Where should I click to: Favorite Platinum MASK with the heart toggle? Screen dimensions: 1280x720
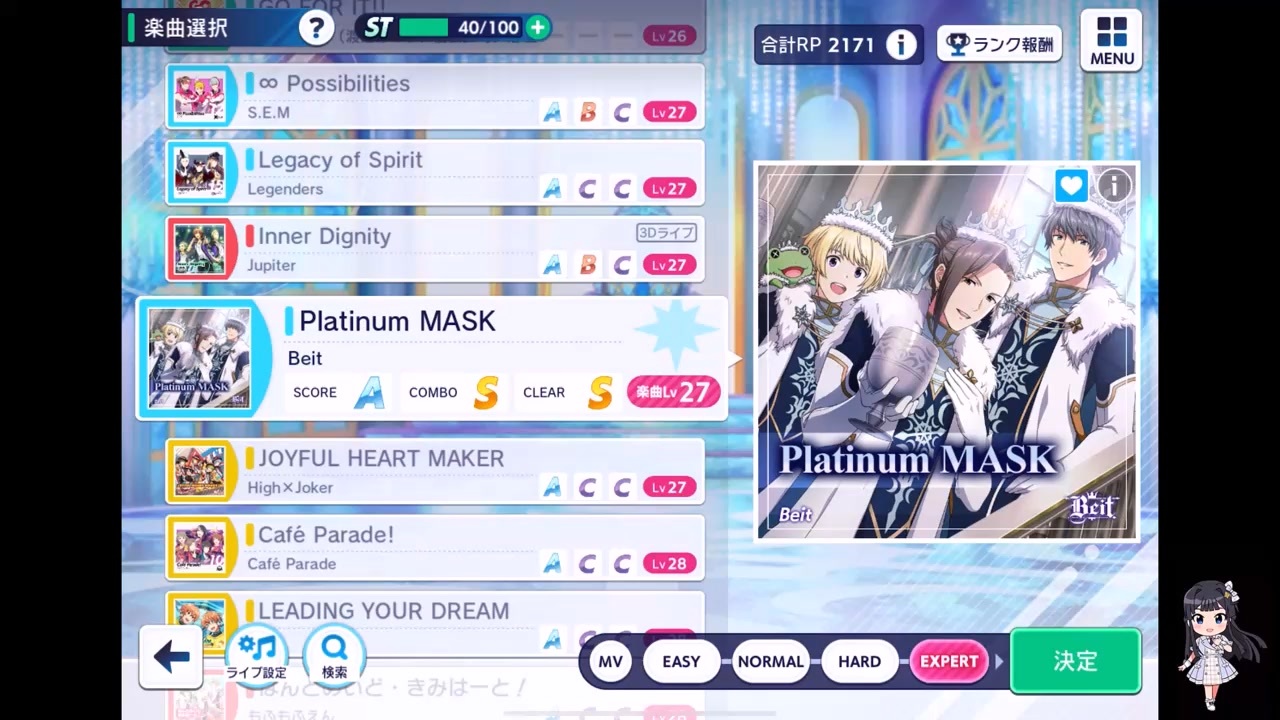pos(1071,186)
